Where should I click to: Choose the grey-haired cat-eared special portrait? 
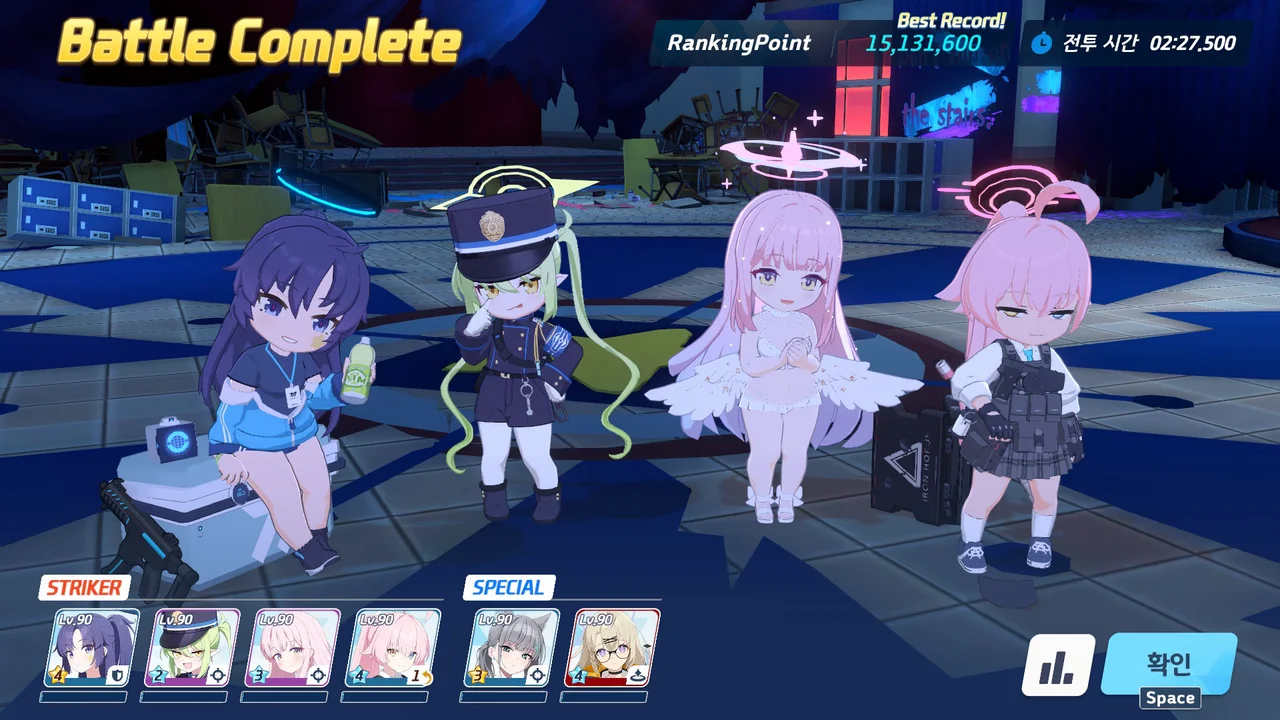[x=511, y=647]
